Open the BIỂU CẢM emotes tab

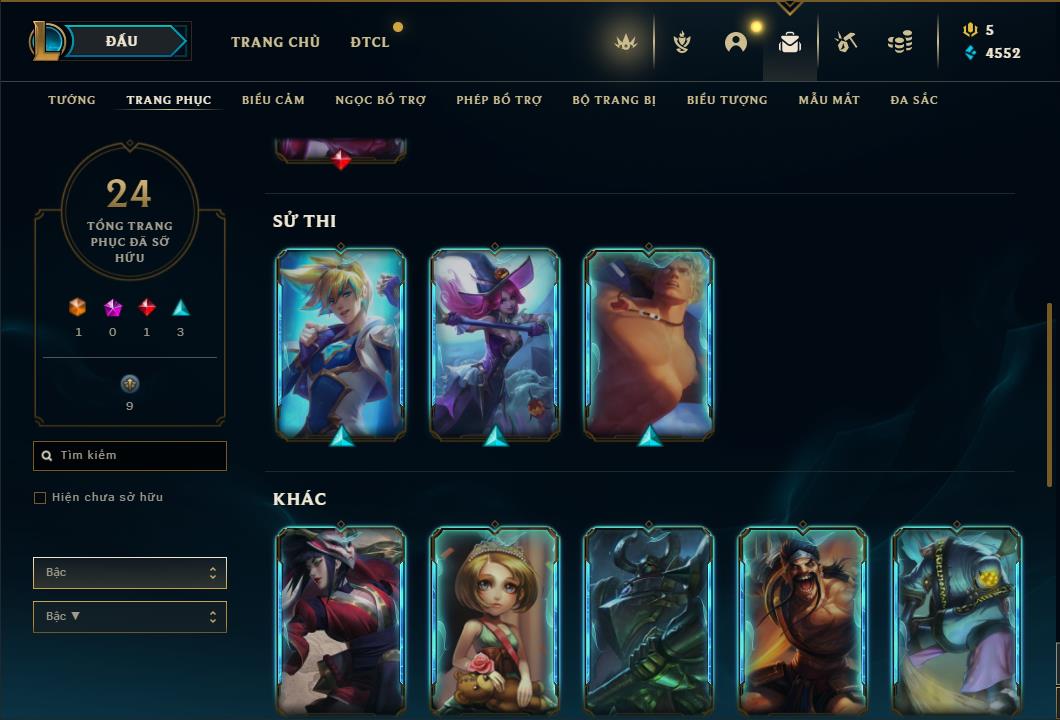[x=273, y=100]
